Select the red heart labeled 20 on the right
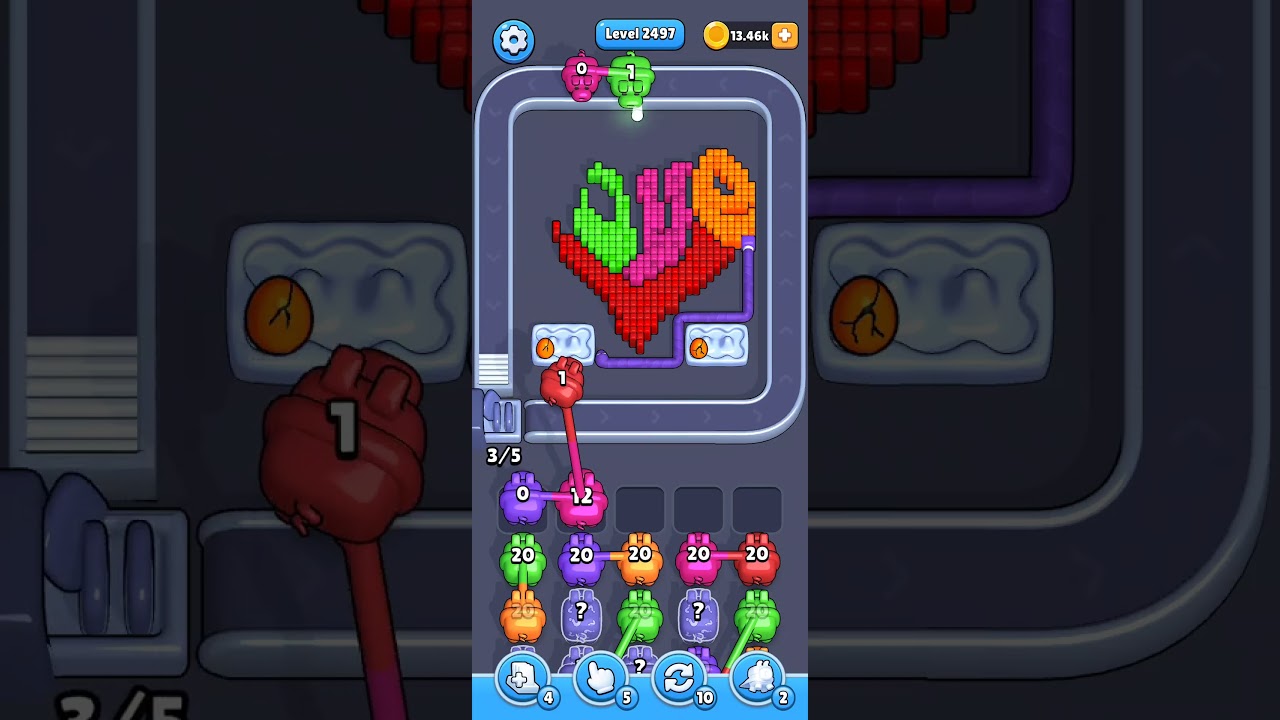Screen dimensions: 1280x720 click(757, 555)
